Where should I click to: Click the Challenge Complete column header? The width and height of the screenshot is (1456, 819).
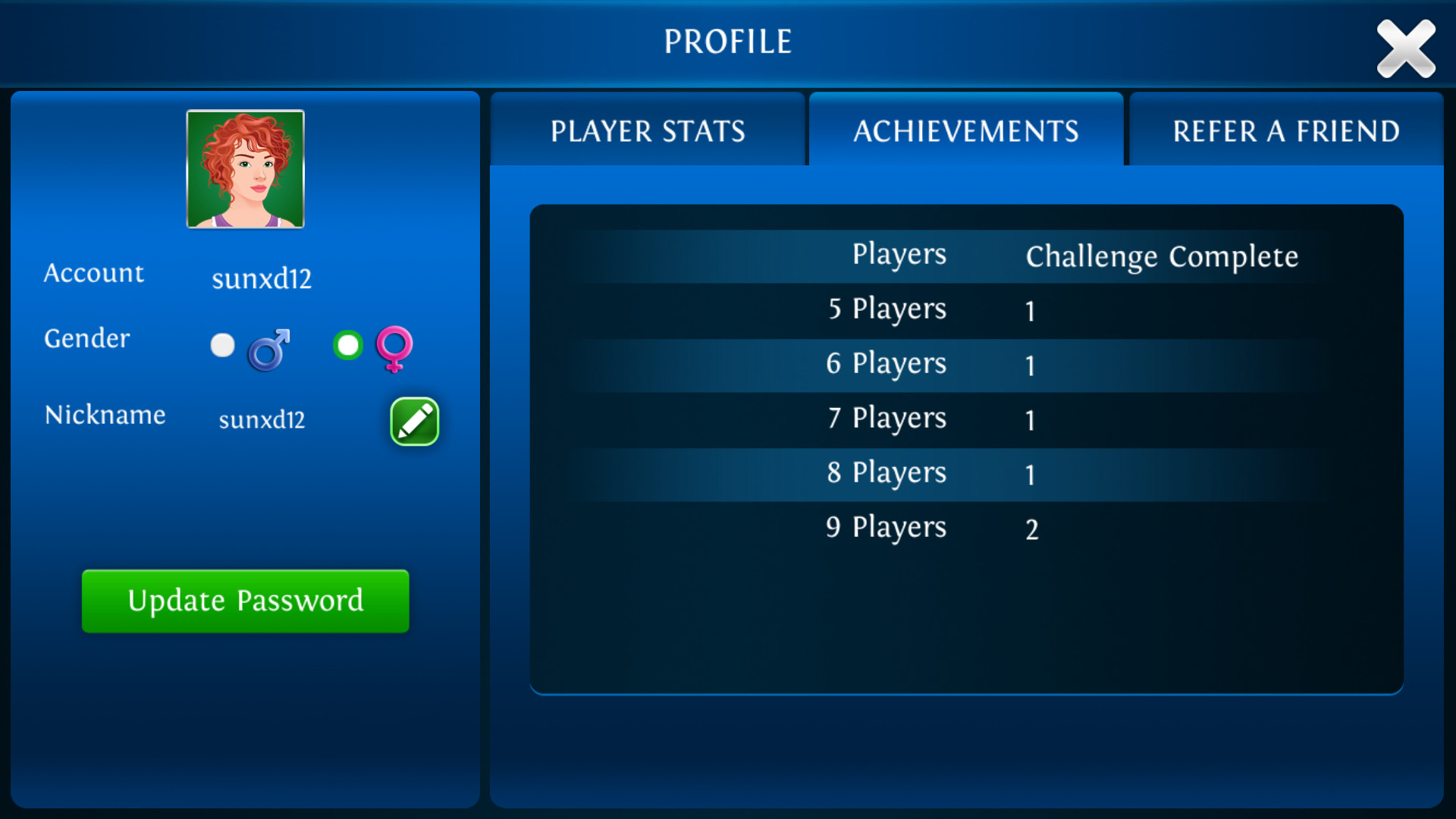click(x=1162, y=256)
